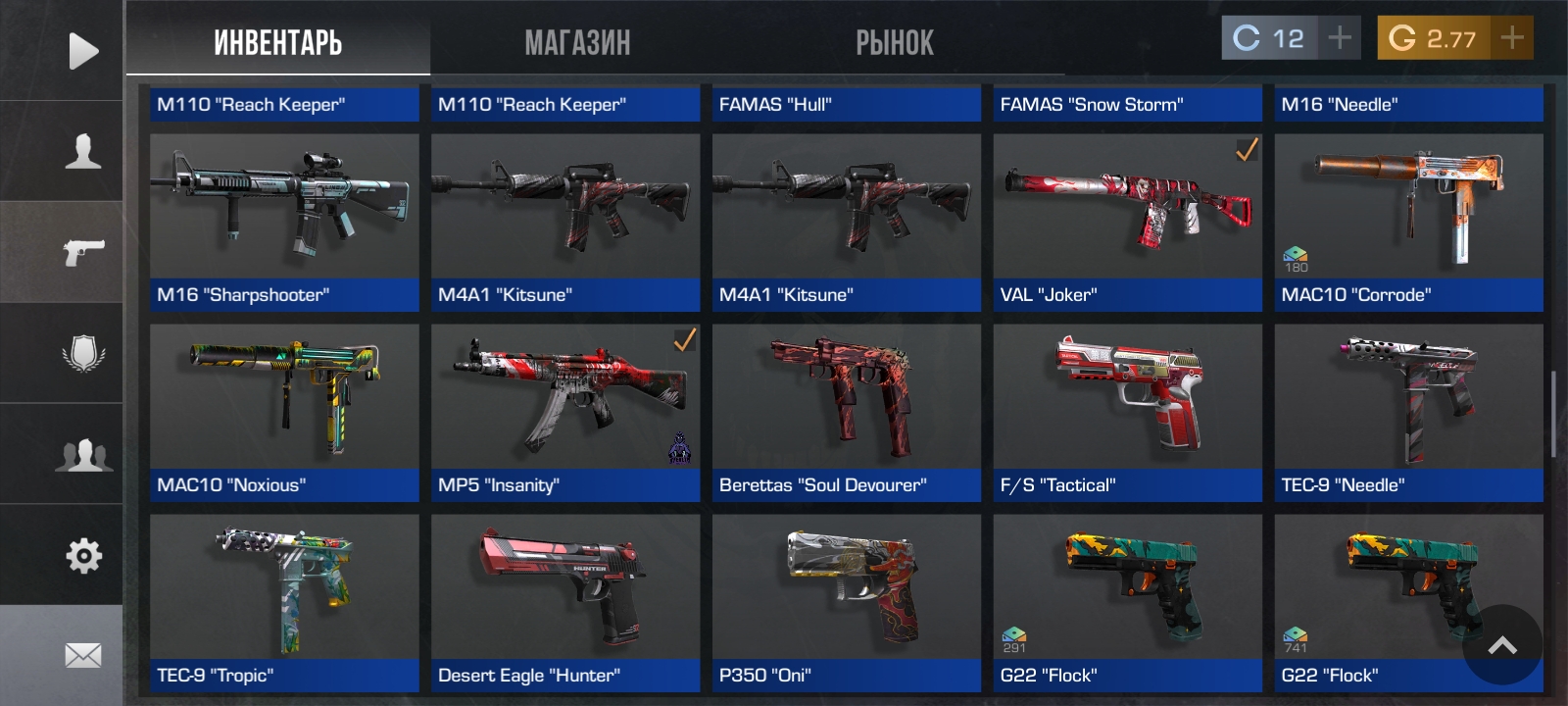Open the profile silhouette sidebar icon
This screenshot has height=706, width=1568.
83,152
